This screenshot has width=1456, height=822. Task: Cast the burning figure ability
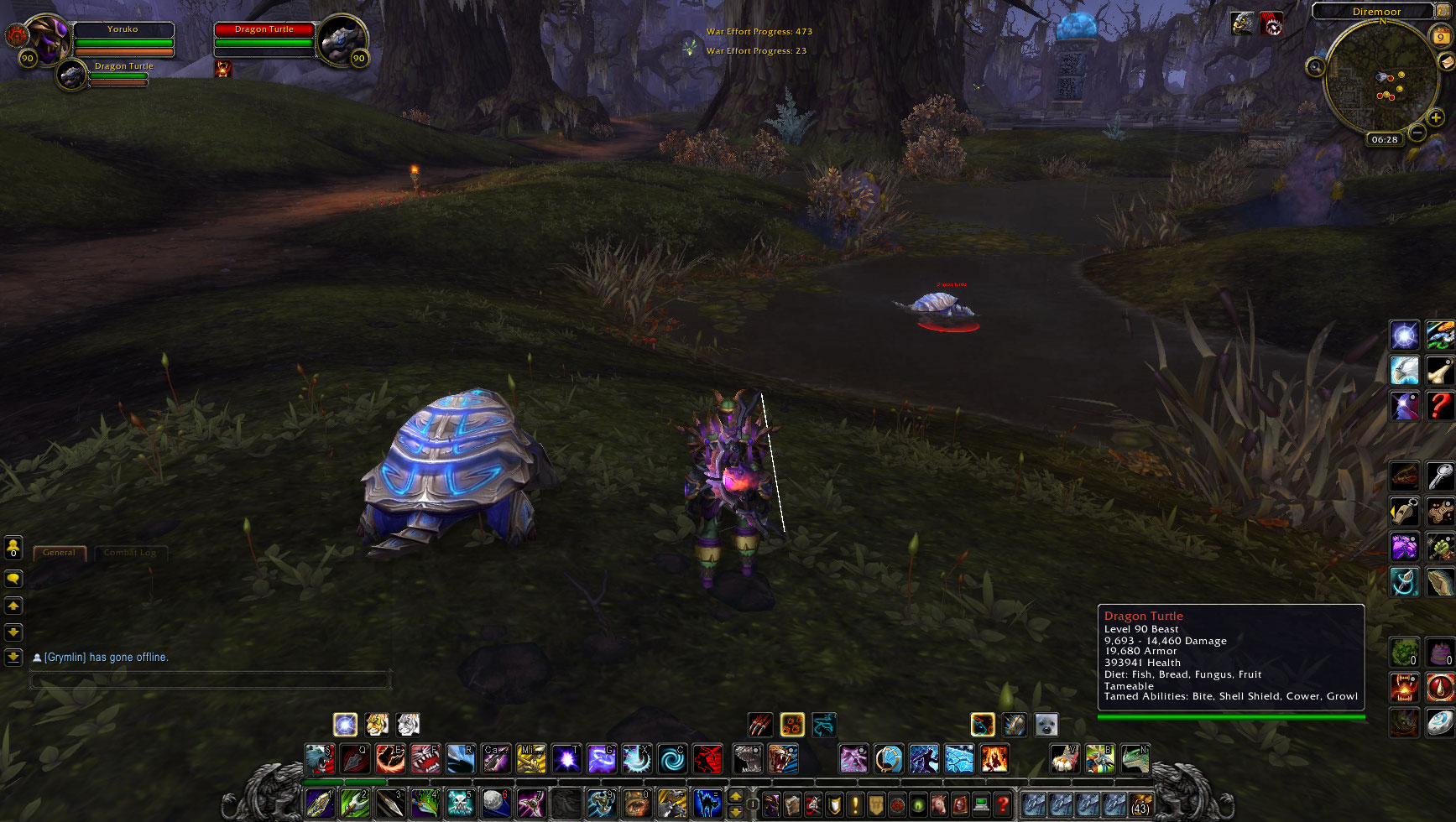click(994, 759)
